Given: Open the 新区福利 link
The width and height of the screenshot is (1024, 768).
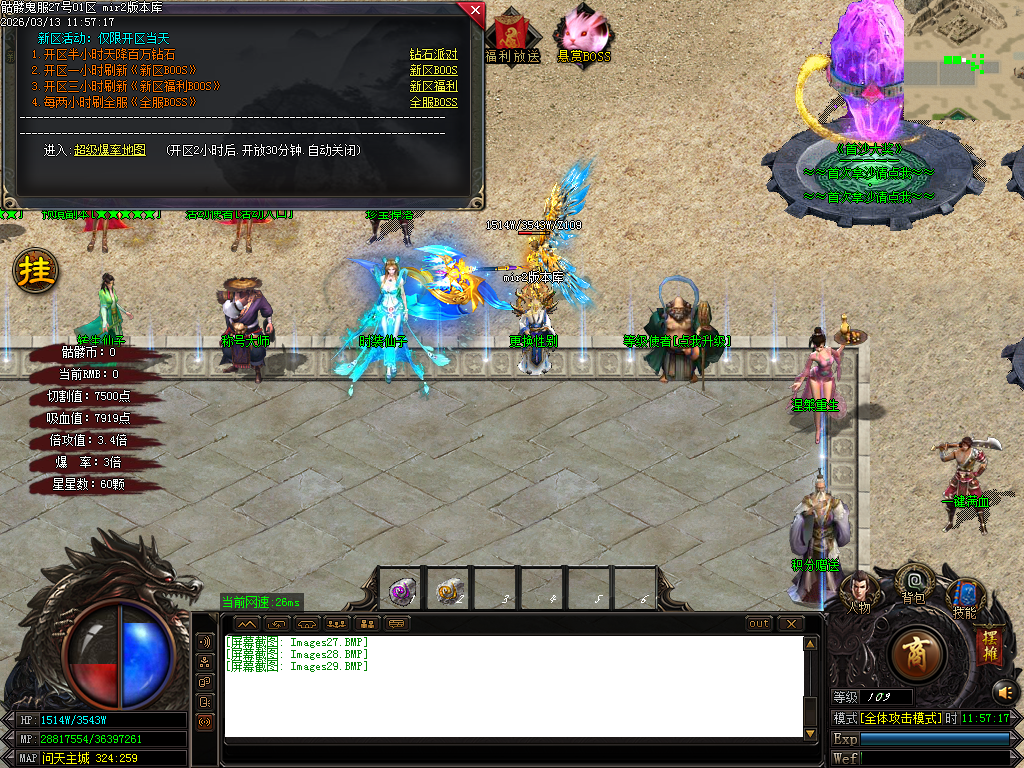Looking at the screenshot, I should pyautogui.click(x=433, y=87).
